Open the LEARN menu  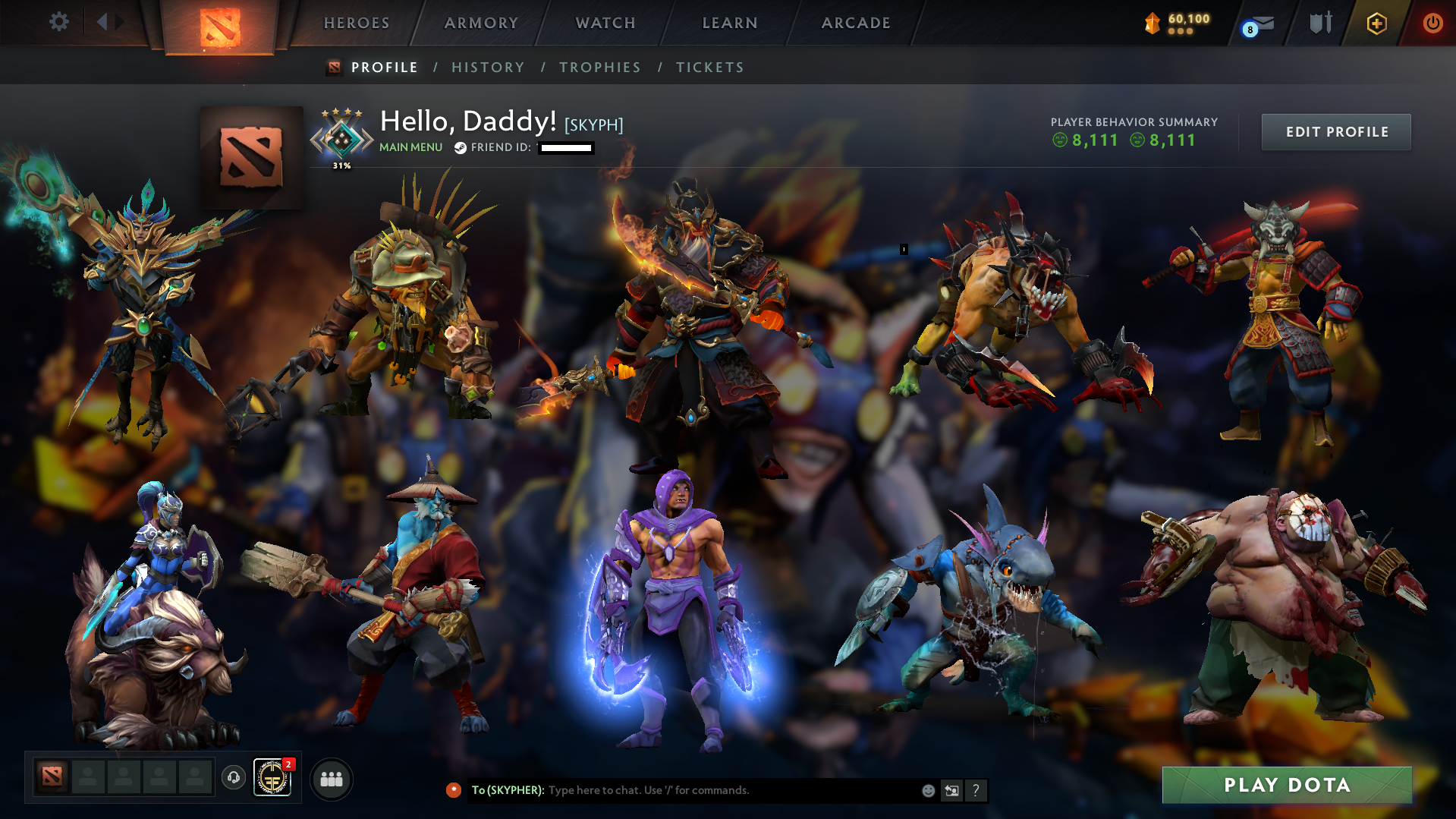click(729, 23)
